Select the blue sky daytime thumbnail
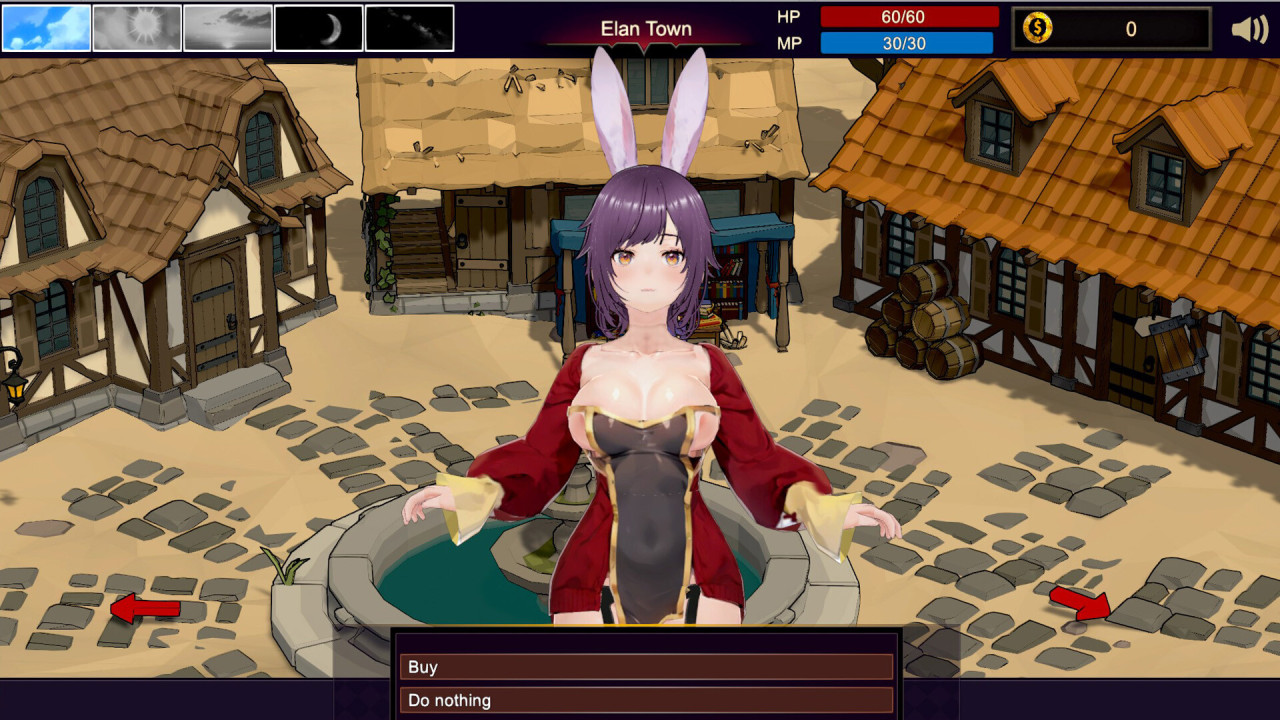 click(x=46, y=28)
